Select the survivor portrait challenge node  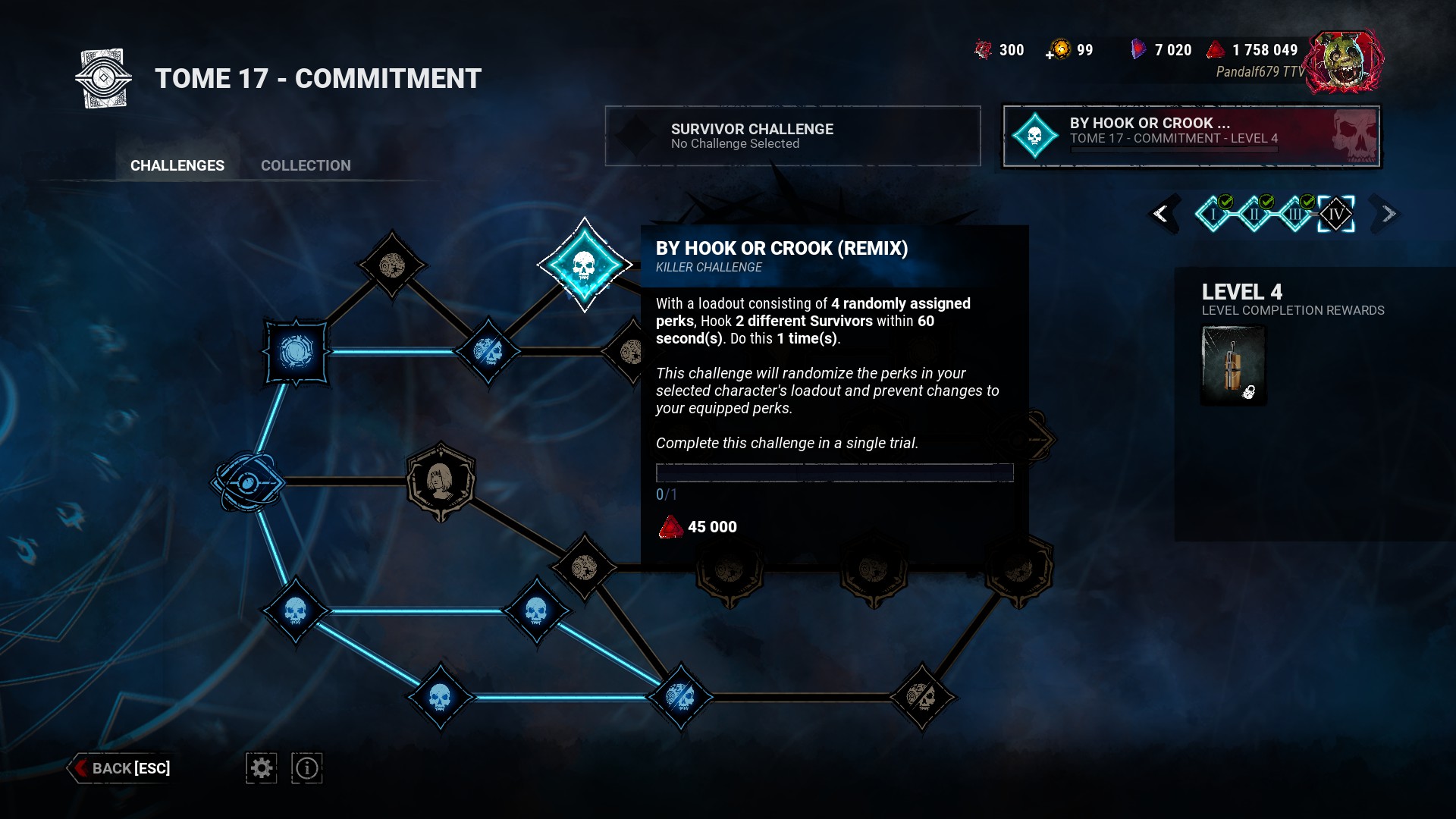tap(441, 482)
